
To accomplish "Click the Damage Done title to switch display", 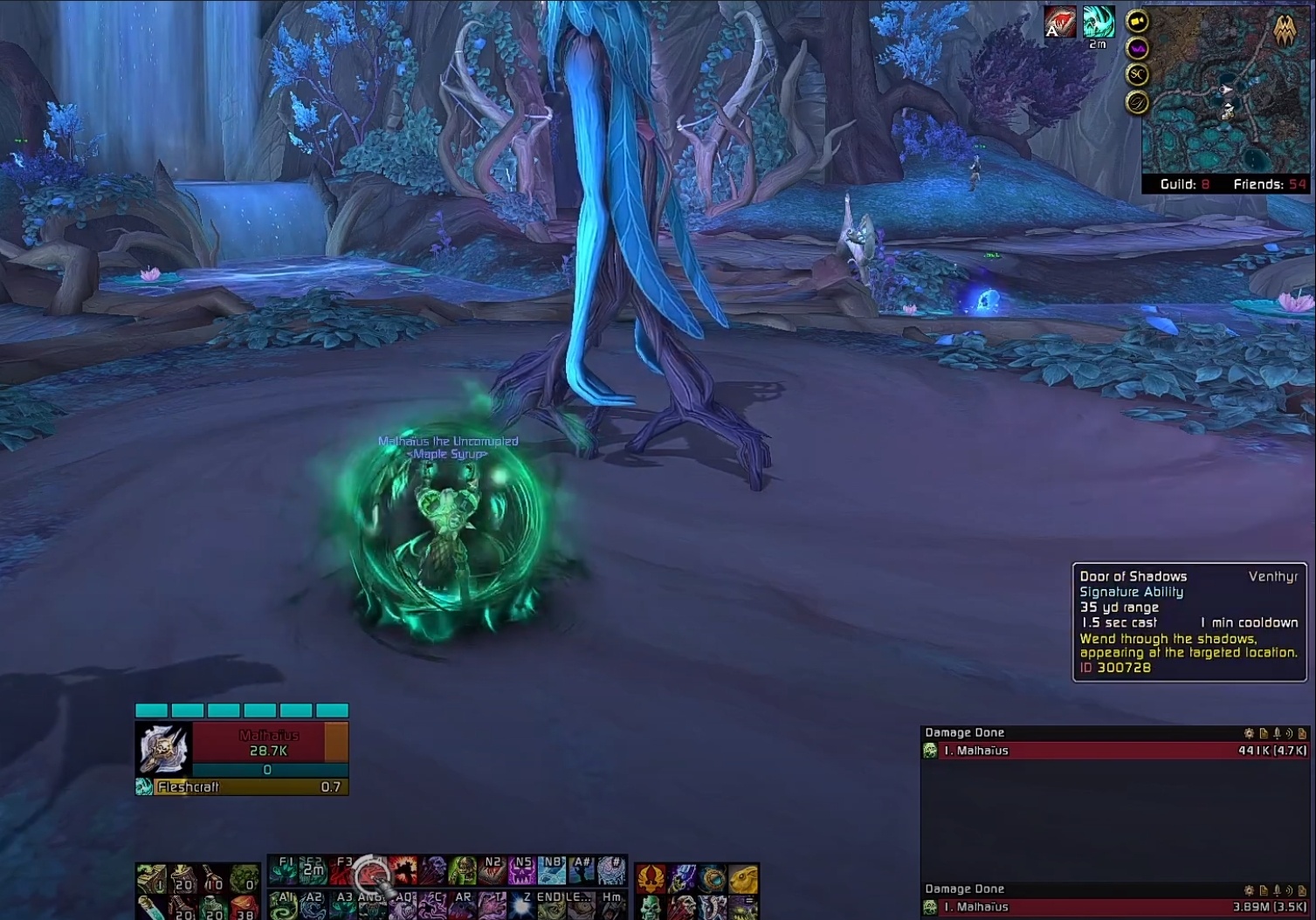I will click(963, 732).
